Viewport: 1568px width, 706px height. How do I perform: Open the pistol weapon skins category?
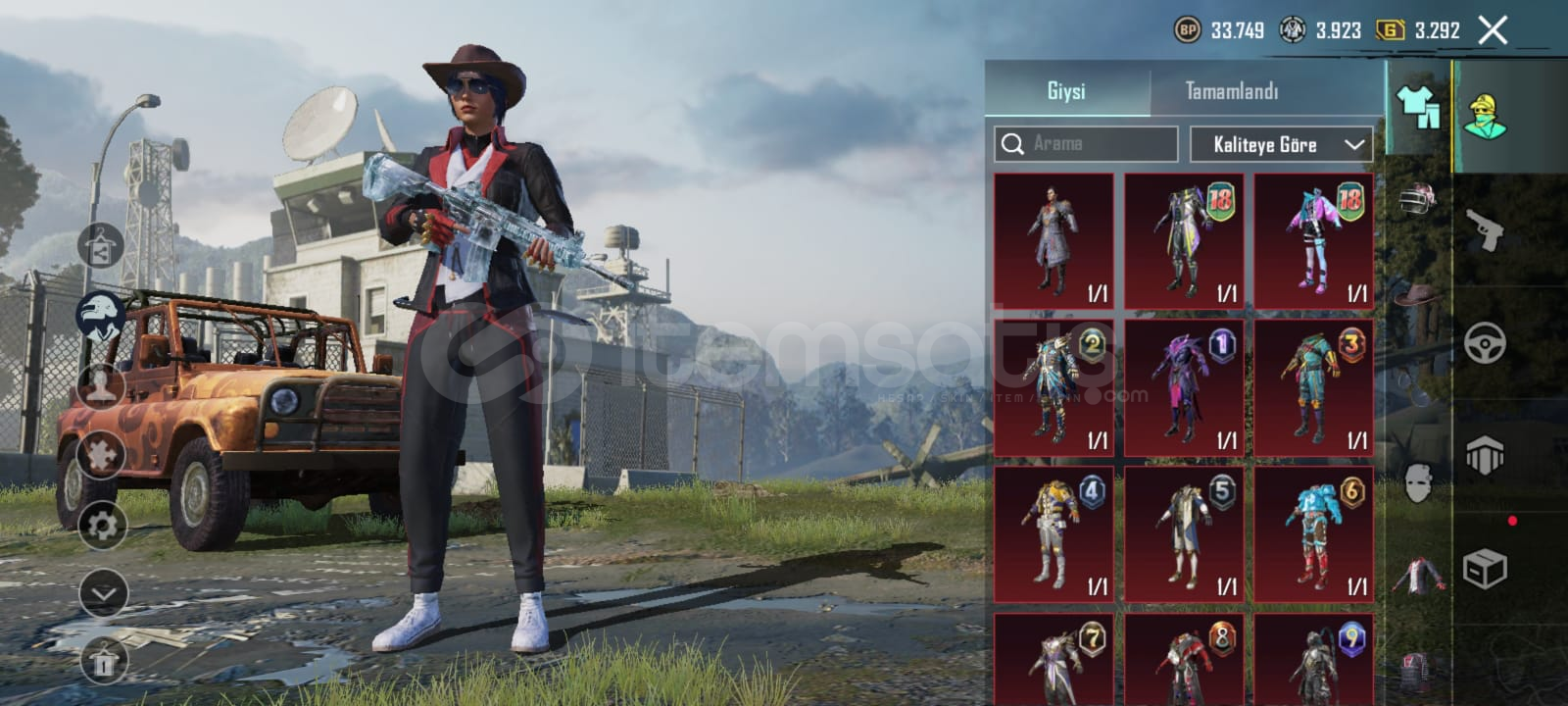[1485, 230]
